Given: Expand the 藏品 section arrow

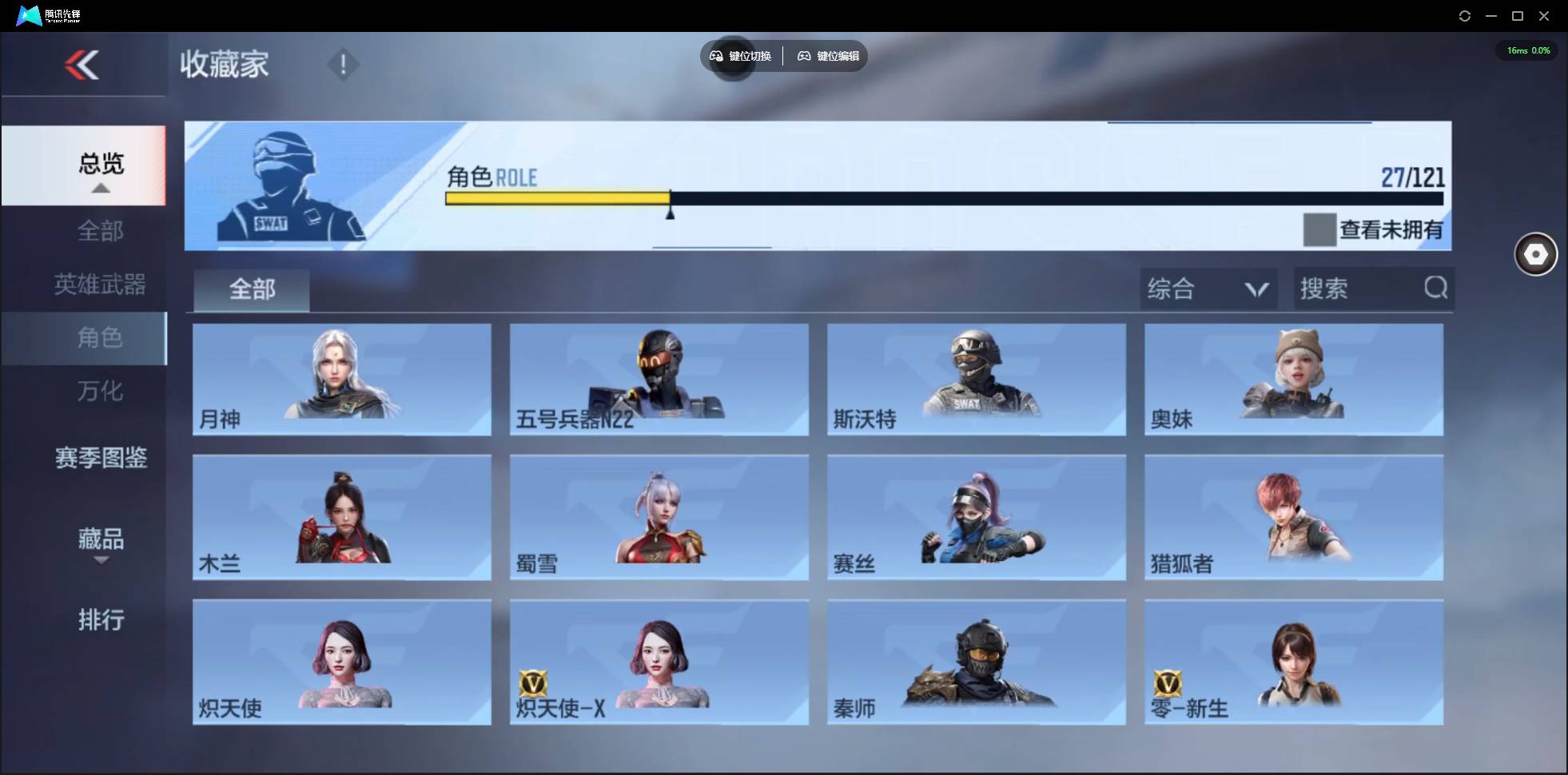Looking at the screenshot, I should click(101, 561).
